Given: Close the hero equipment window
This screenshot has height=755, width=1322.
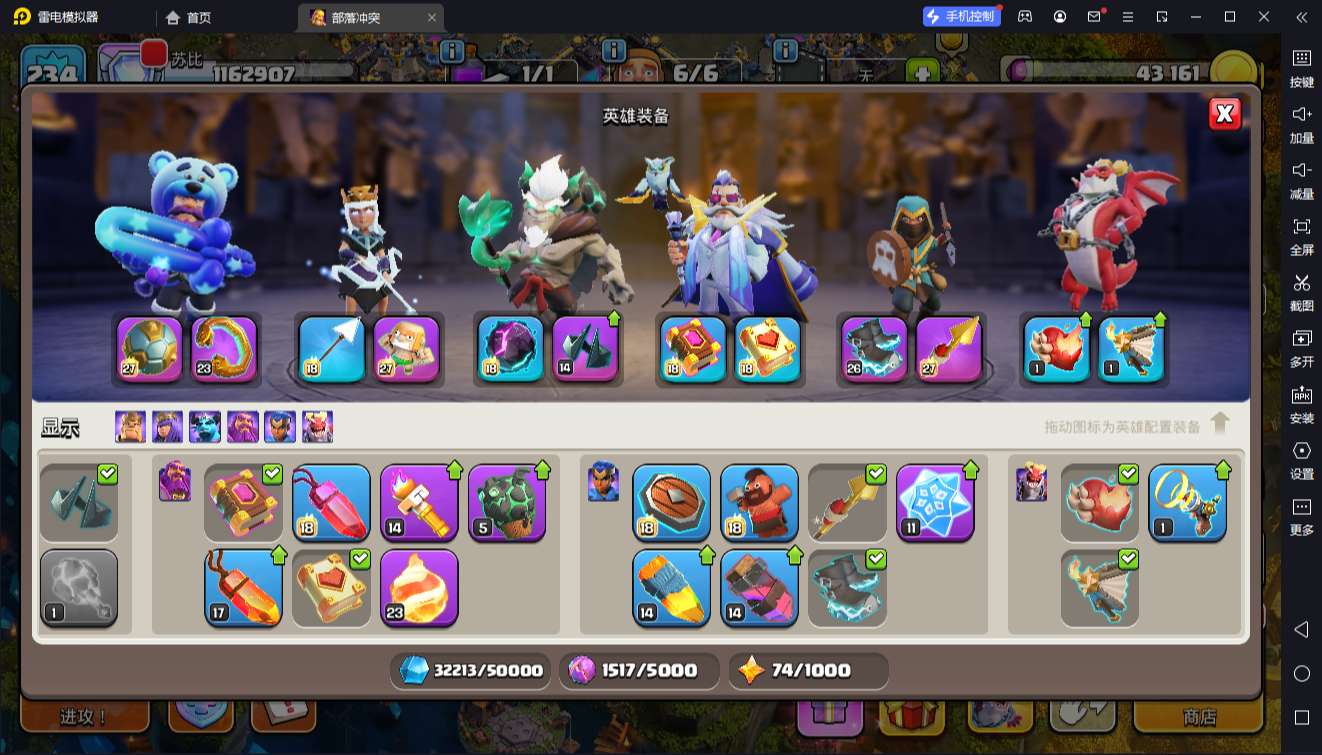Looking at the screenshot, I should pyautogui.click(x=1224, y=114).
